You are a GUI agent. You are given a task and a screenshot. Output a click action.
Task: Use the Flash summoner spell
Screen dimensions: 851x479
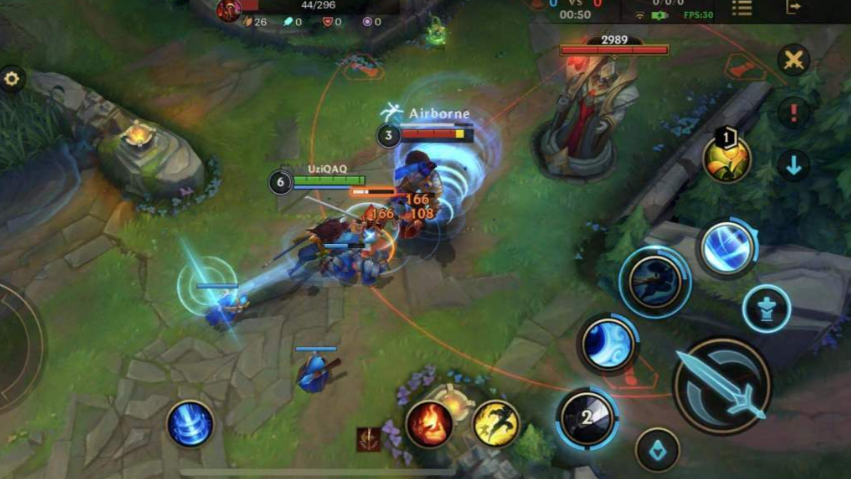click(x=496, y=423)
